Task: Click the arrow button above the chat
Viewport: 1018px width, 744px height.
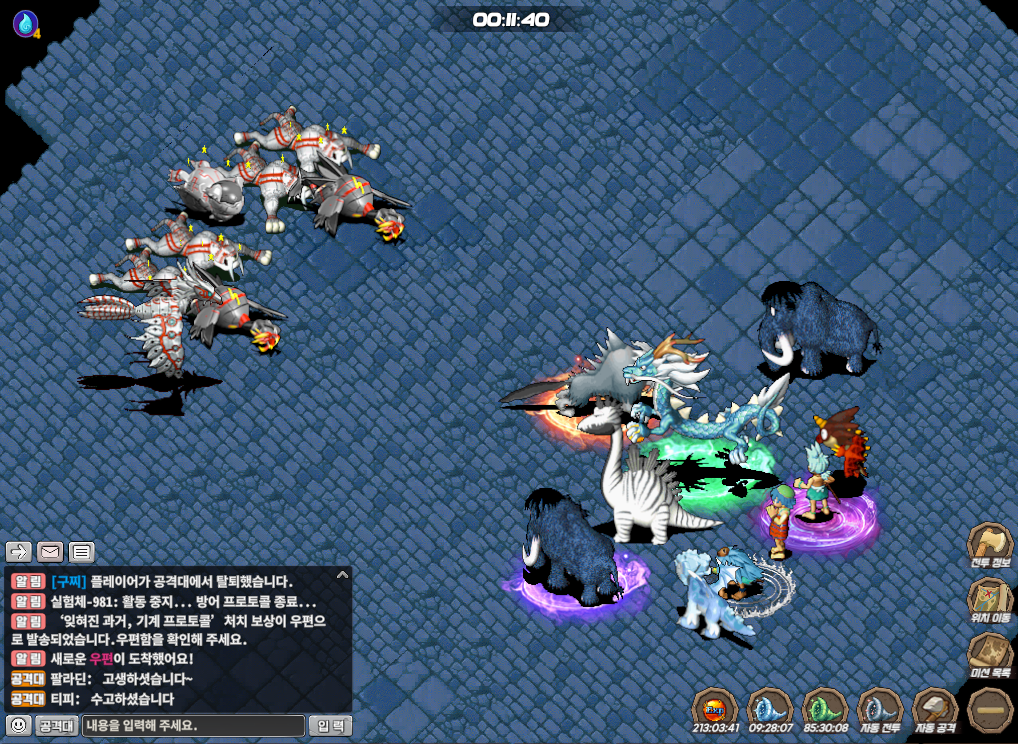Action: click(19, 551)
